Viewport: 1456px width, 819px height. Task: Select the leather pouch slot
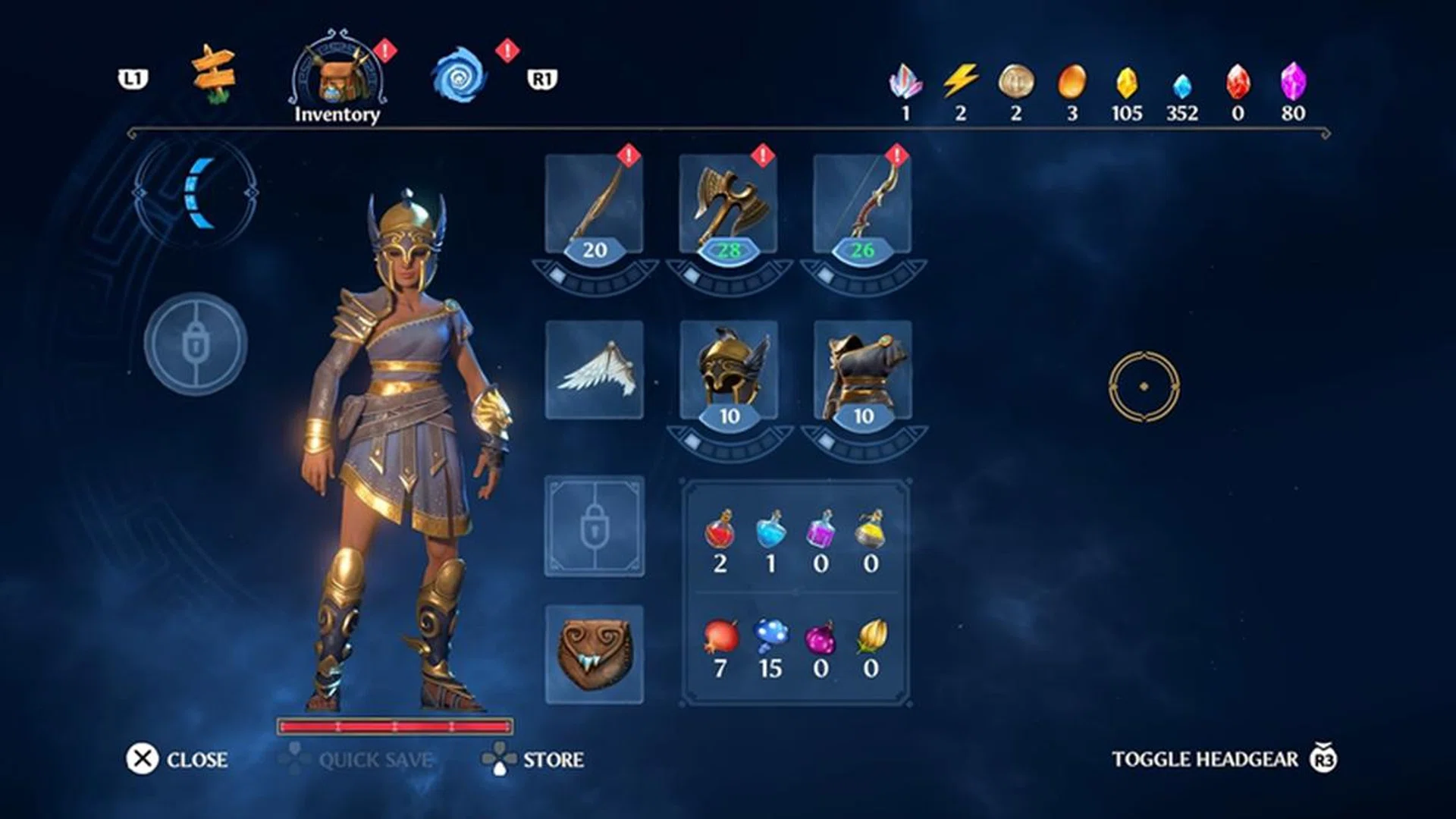coord(595,654)
